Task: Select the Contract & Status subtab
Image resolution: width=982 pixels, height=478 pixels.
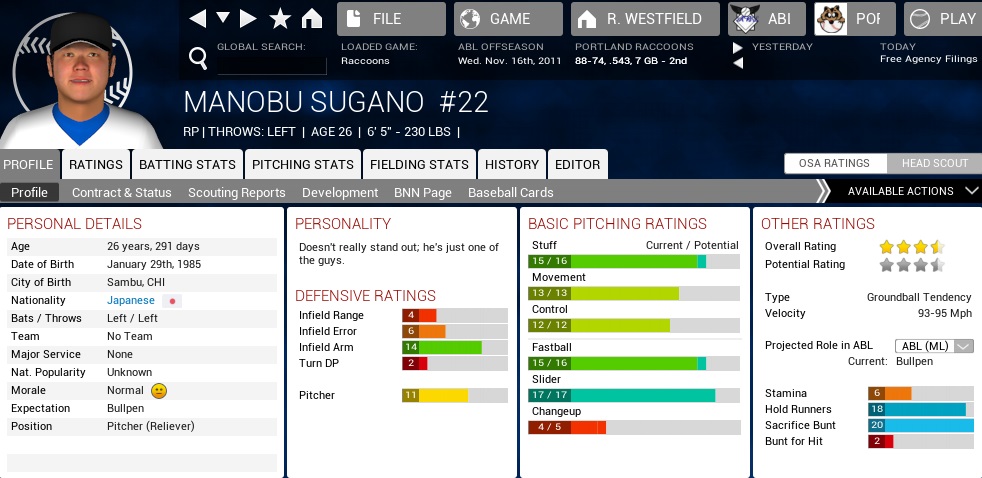Action: [x=121, y=192]
